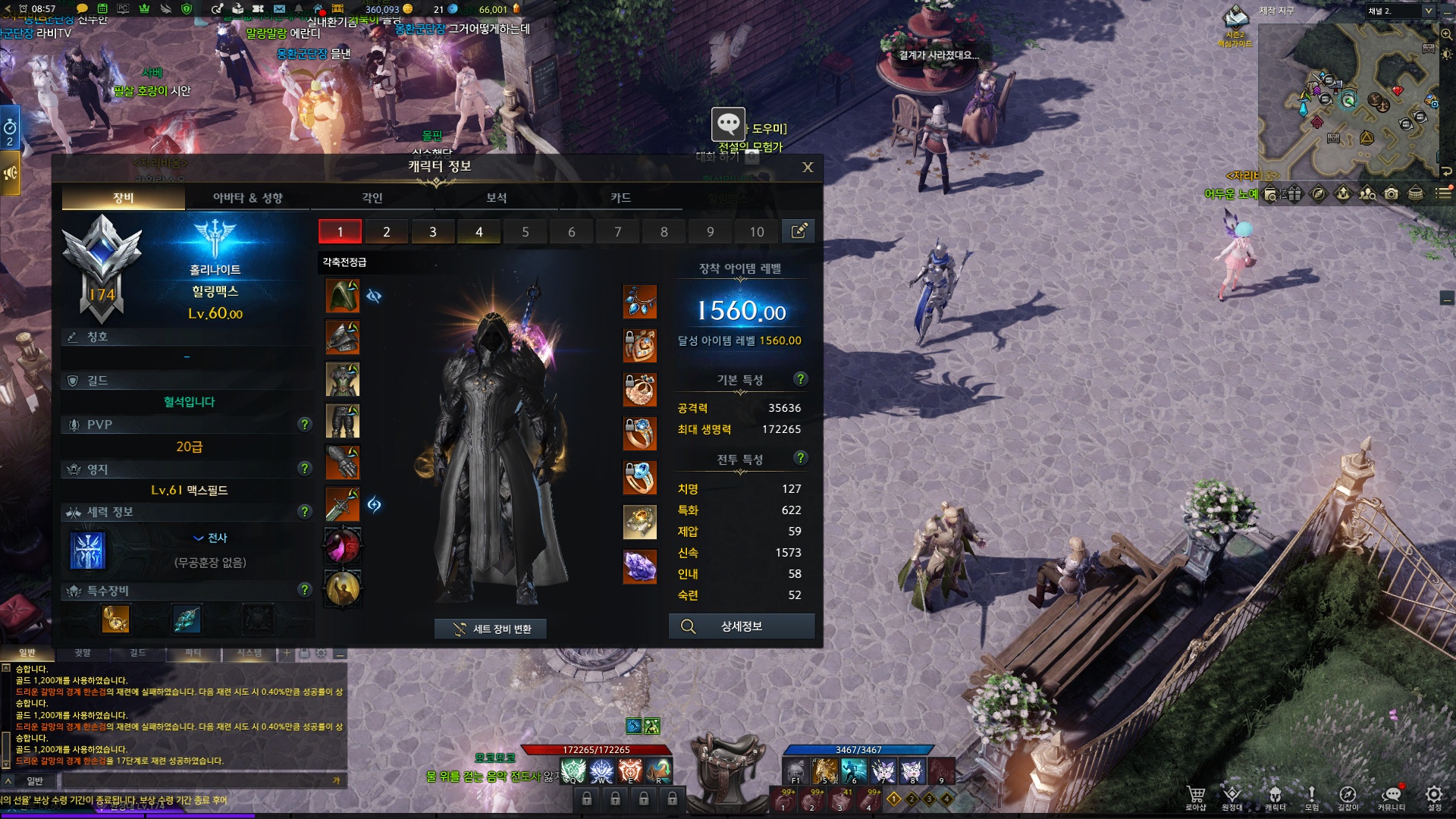Click the 기본 특성 help question mark
Image resolution: width=1456 pixels, height=819 pixels.
tap(800, 379)
